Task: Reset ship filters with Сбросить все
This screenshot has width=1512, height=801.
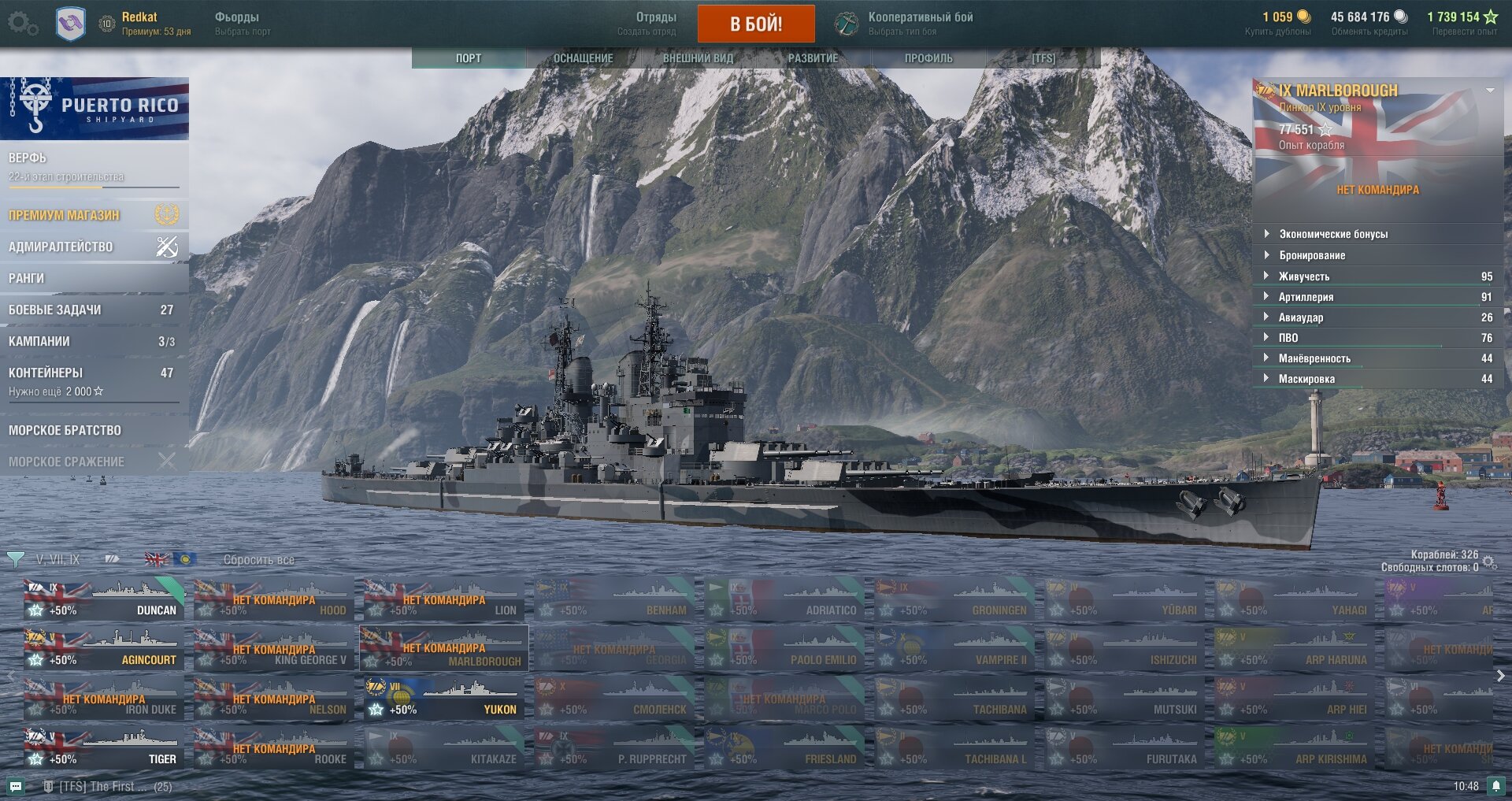Action: (258, 560)
